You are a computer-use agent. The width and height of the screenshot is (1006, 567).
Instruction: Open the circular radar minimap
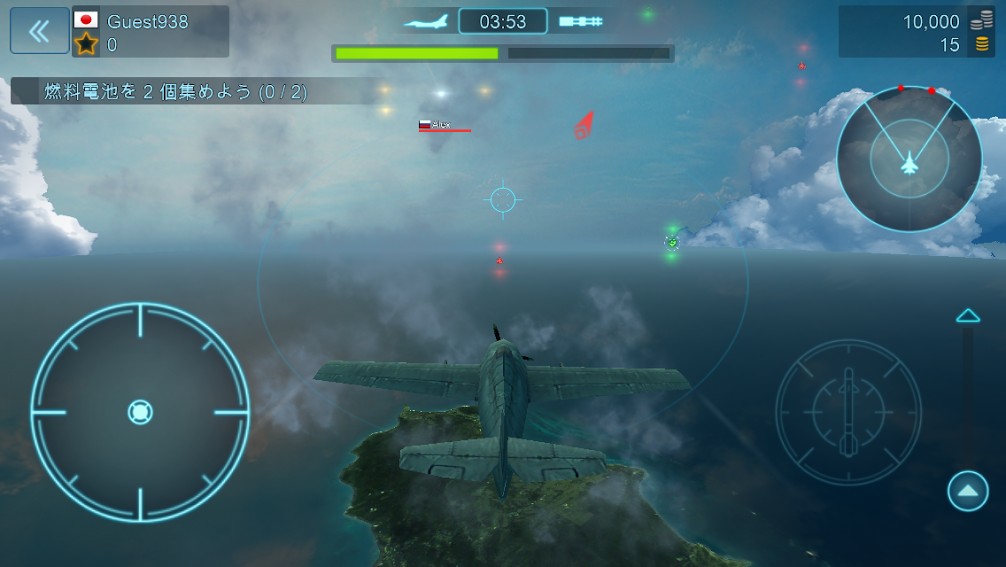pos(908,159)
